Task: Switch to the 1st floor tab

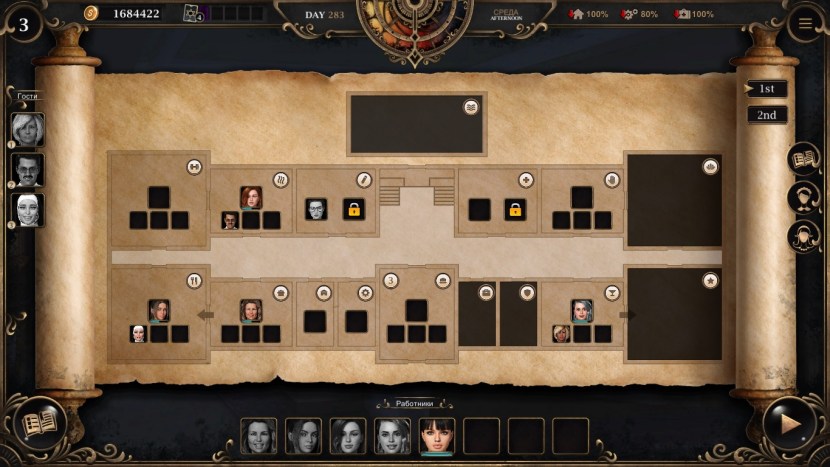Action: (x=767, y=89)
